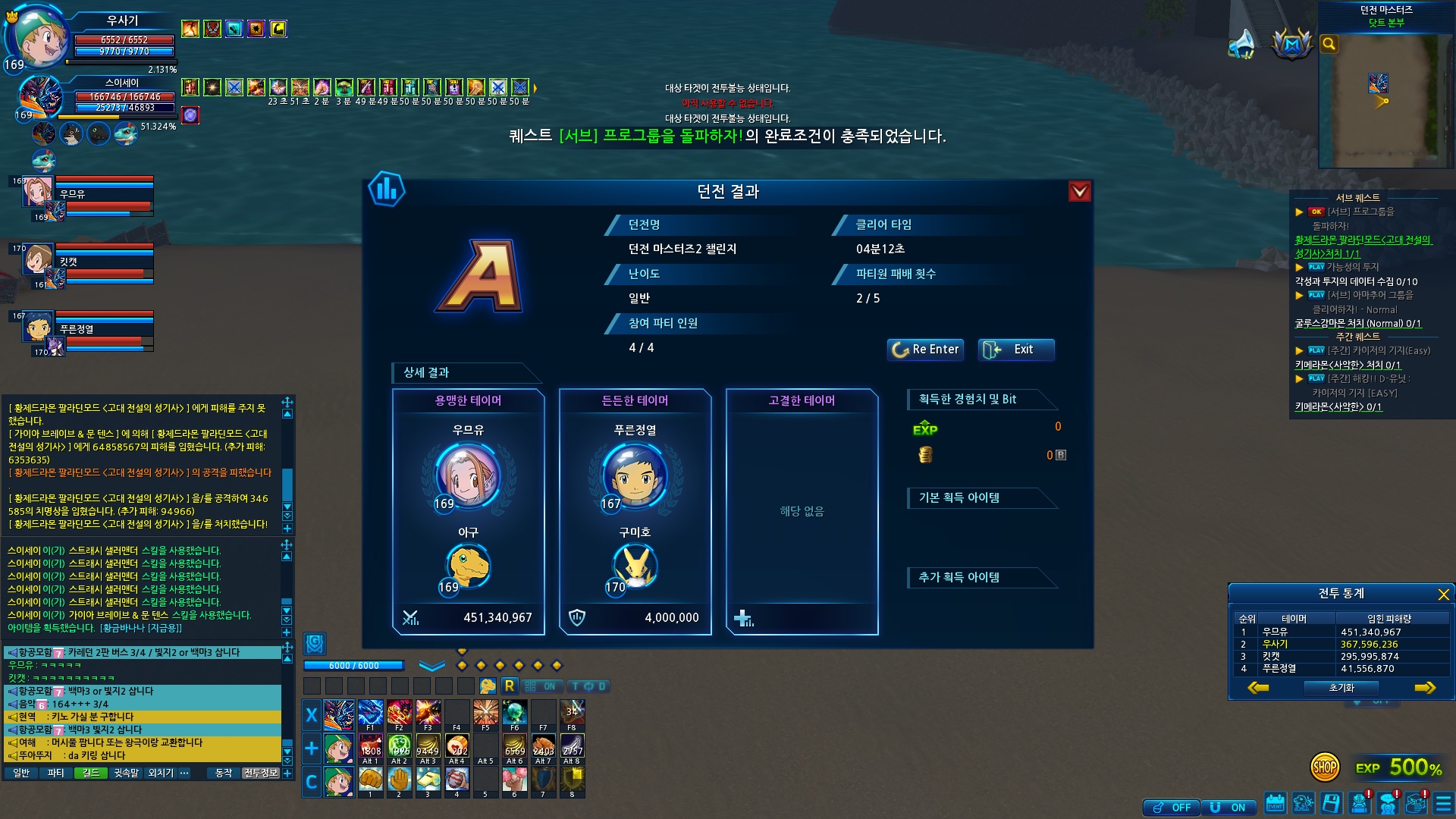This screenshot has height=819, width=1456.
Task: Open the SHOP coin button
Action: pyautogui.click(x=1325, y=767)
